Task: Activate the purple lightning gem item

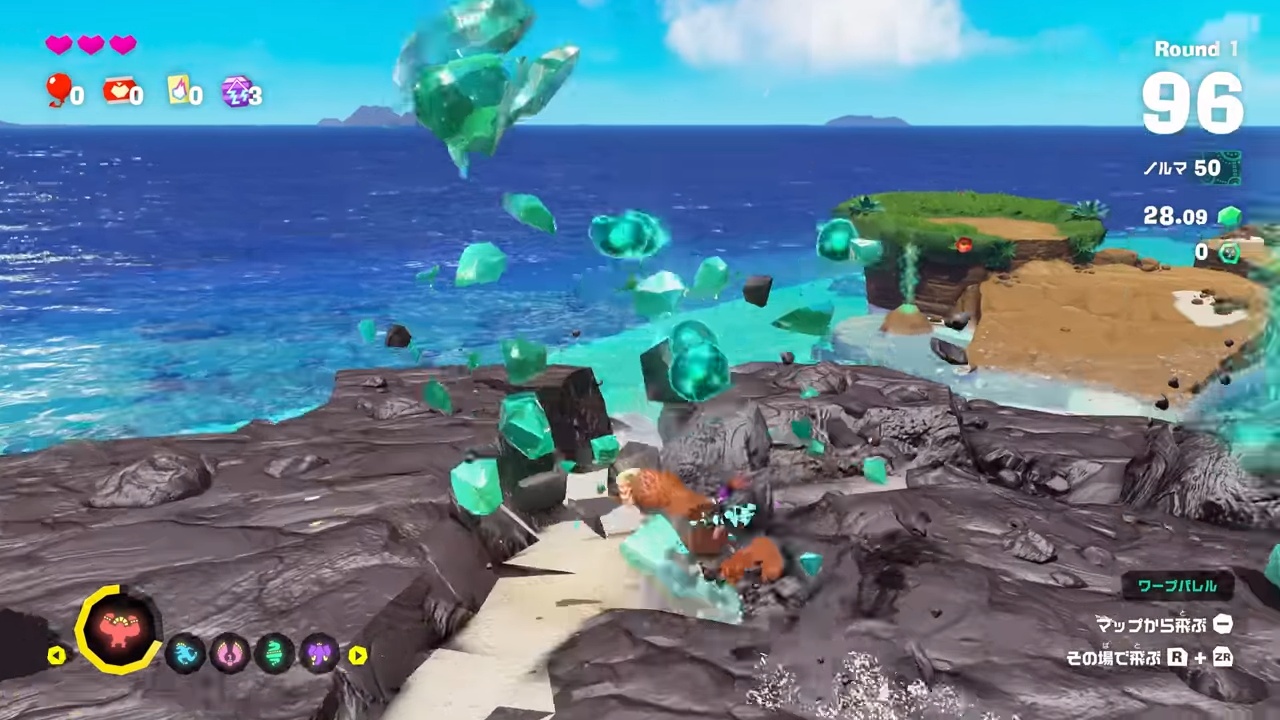Action: coord(237,91)
